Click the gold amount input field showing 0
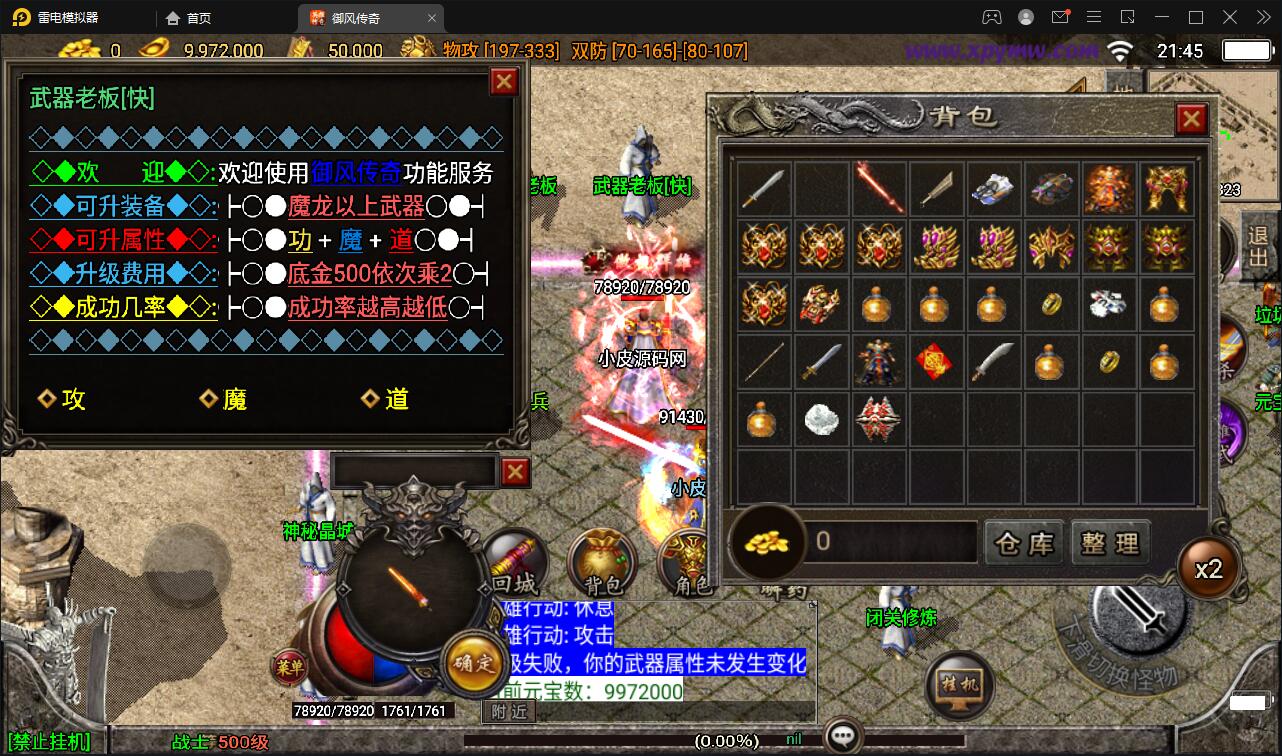Image resolution: width=1282 pixels, height=756 pixels. pyautogui.click(x=890, y=541)
